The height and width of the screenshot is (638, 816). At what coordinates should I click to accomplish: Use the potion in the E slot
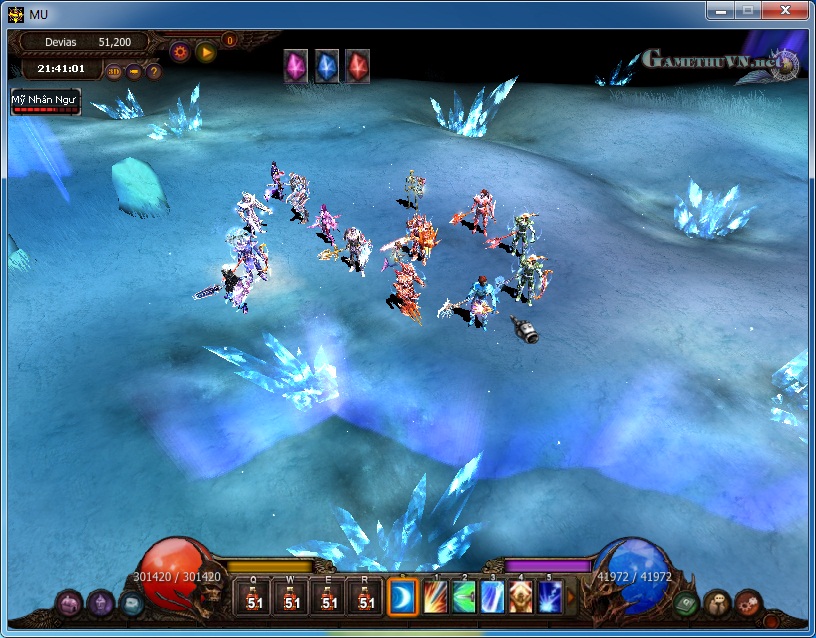329,598
